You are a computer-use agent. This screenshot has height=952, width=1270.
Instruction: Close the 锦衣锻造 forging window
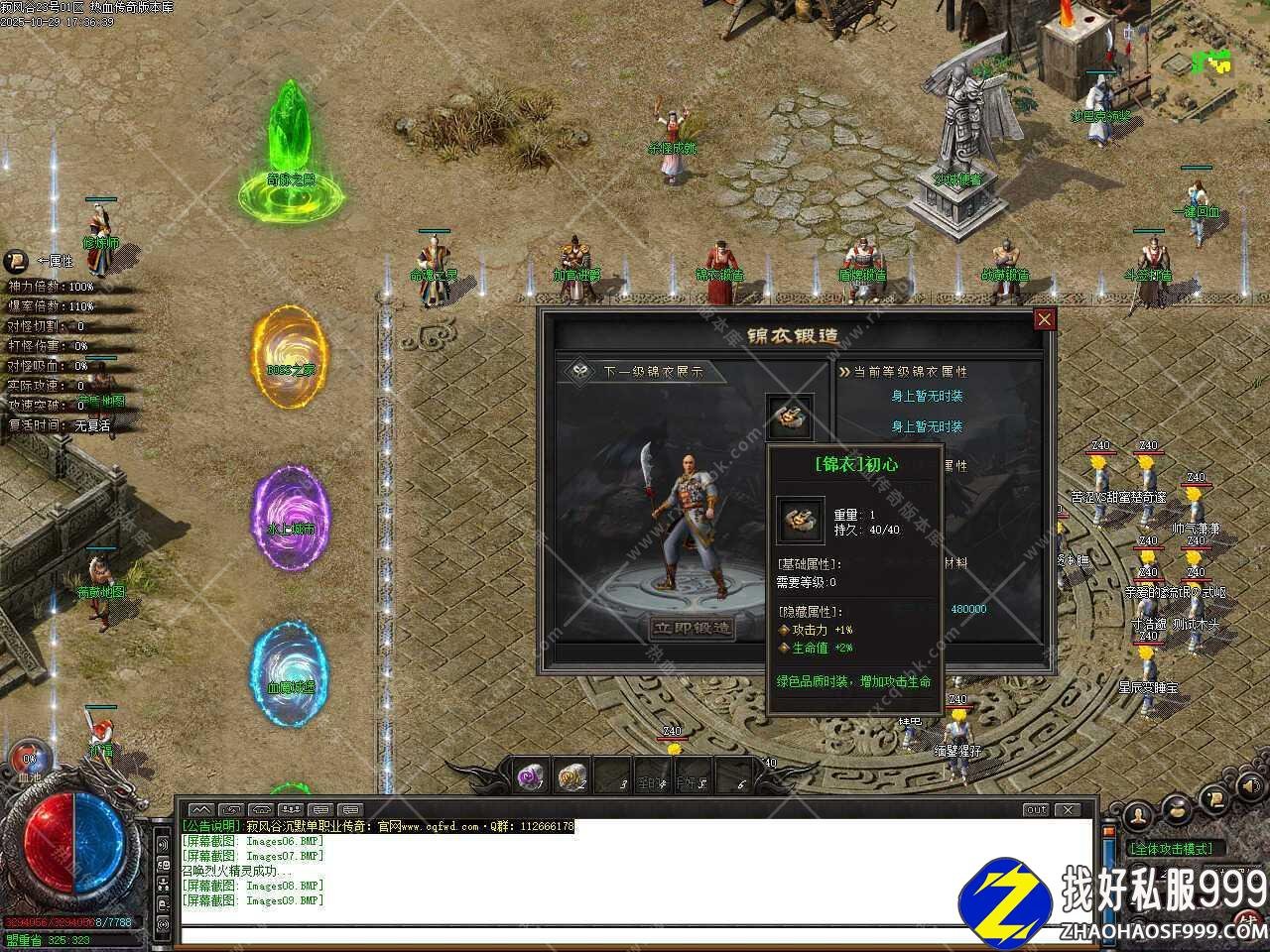(x=1044, y=319)
